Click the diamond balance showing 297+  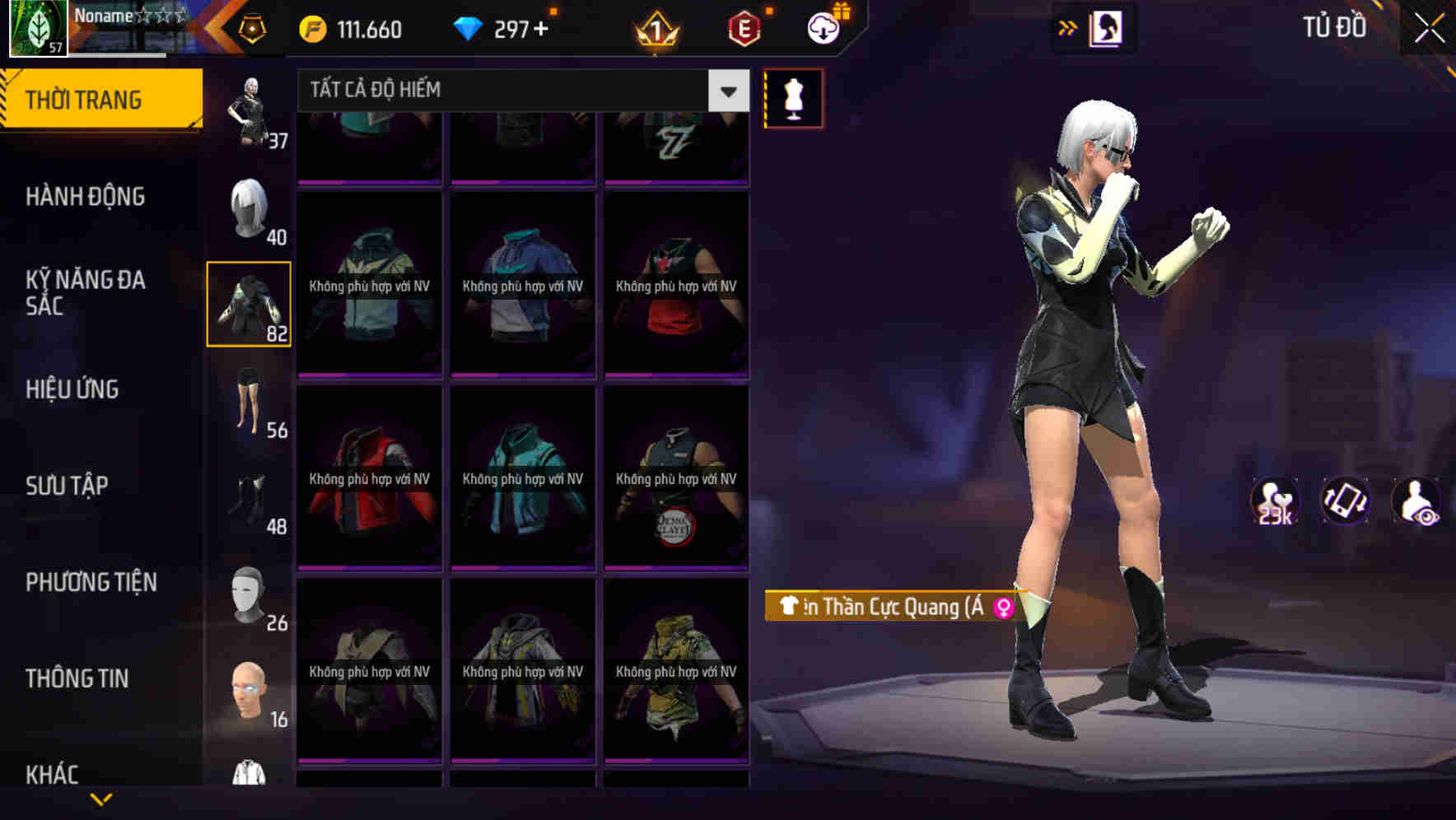pyautogui.click(x=505, y=29)
